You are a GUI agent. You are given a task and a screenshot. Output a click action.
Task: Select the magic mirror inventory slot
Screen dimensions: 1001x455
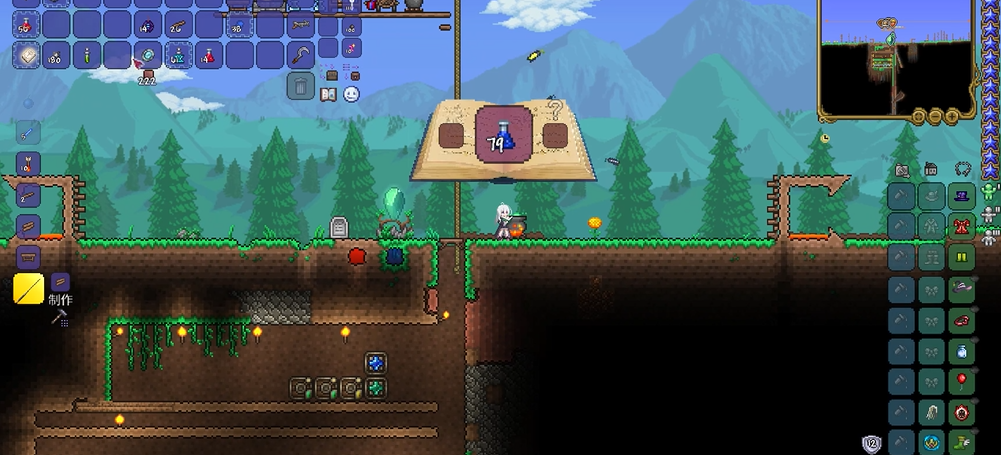tap(149, 54)
